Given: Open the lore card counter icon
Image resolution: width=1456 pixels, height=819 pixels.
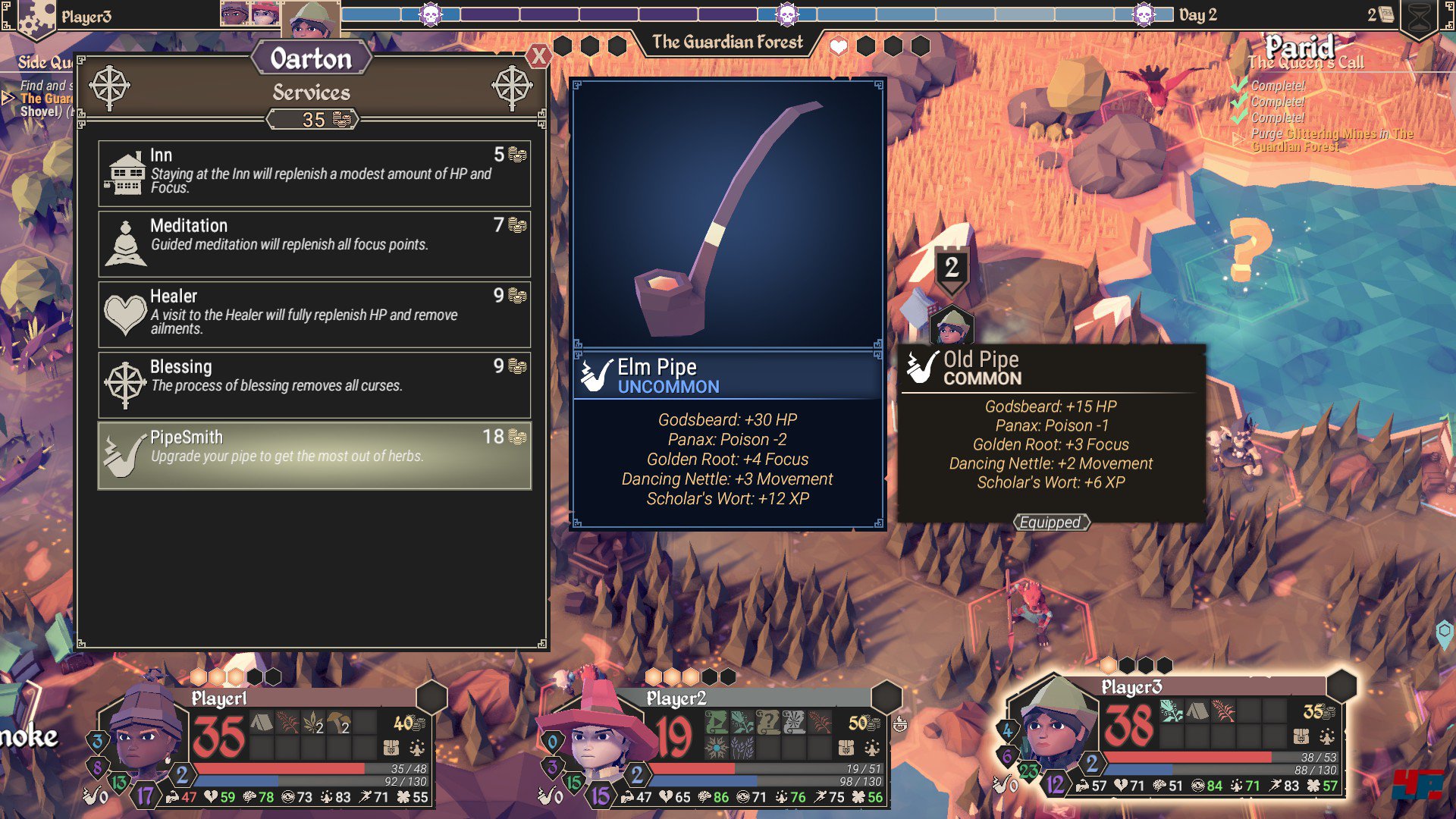Looking at the screenshot, I should coord(1386,15).
